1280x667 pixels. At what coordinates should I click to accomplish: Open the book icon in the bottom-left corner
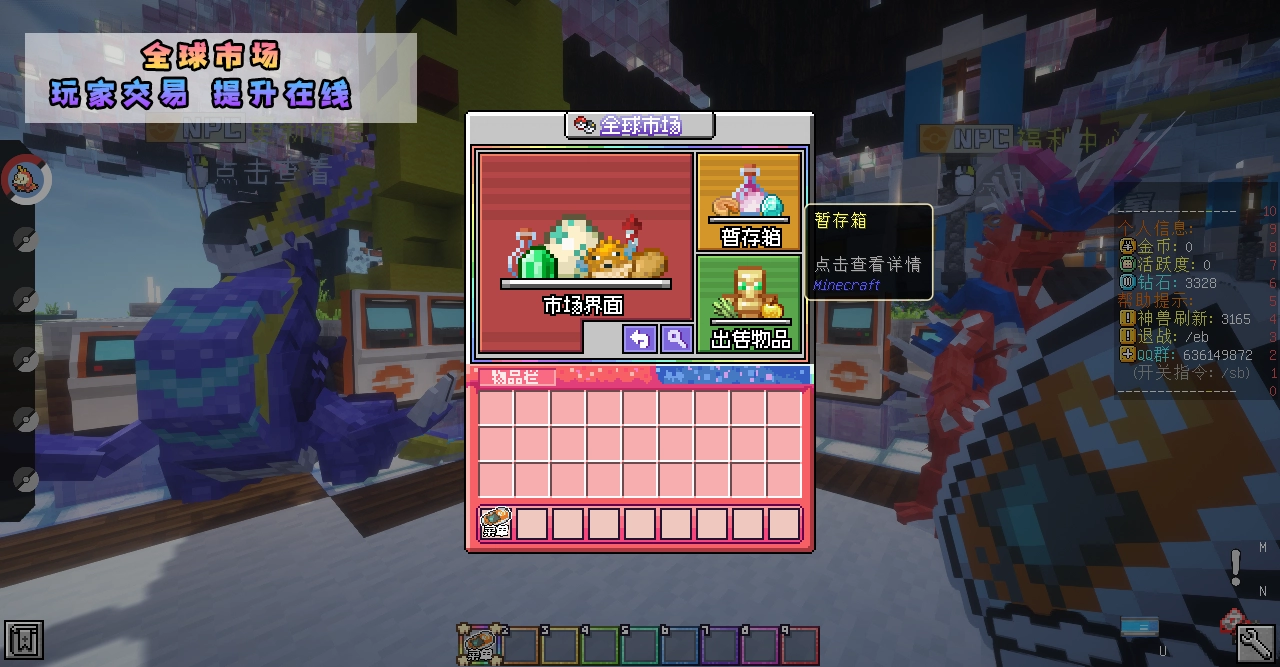24,640
